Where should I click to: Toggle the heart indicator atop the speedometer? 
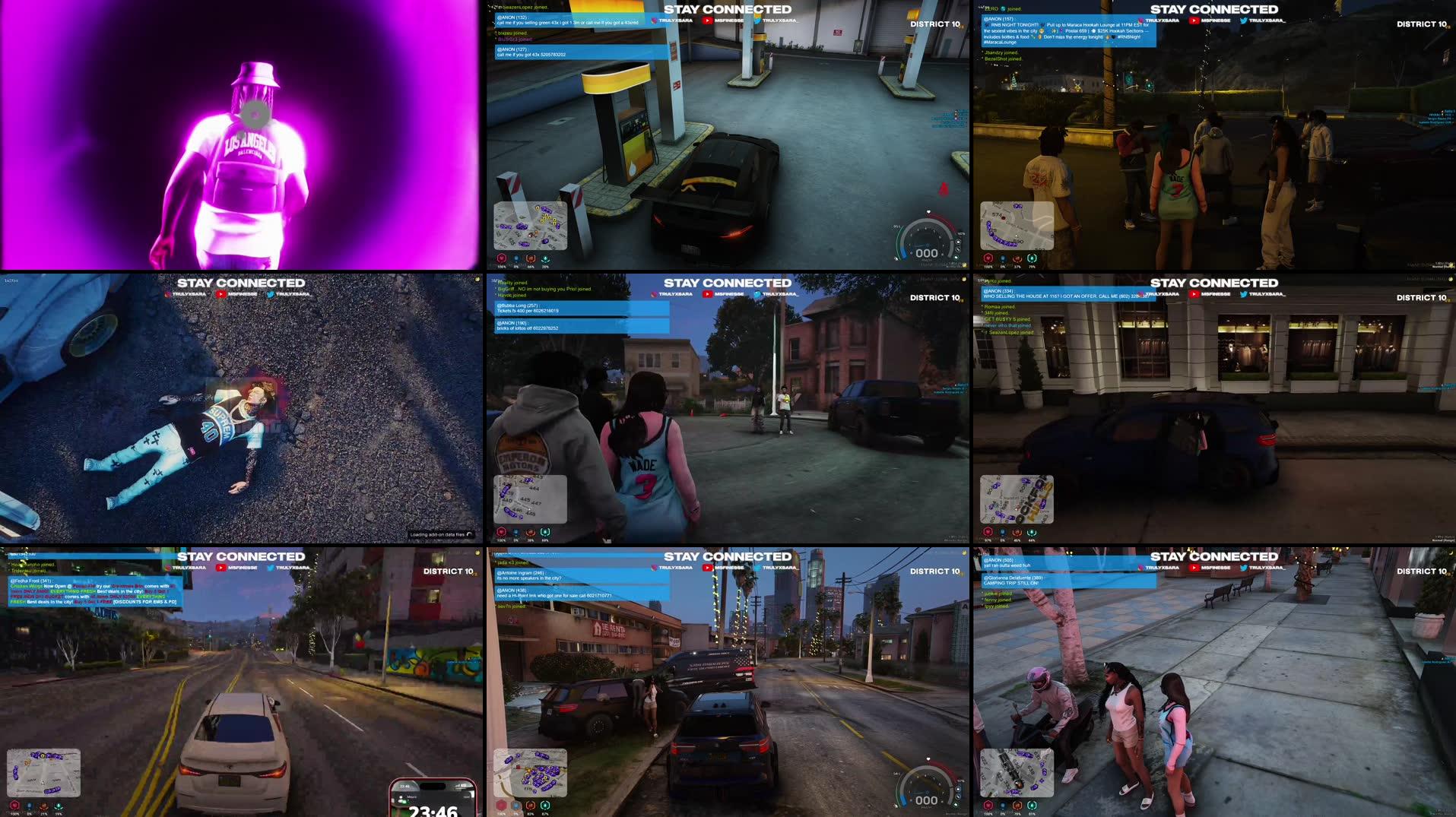(x=928, y=211)
